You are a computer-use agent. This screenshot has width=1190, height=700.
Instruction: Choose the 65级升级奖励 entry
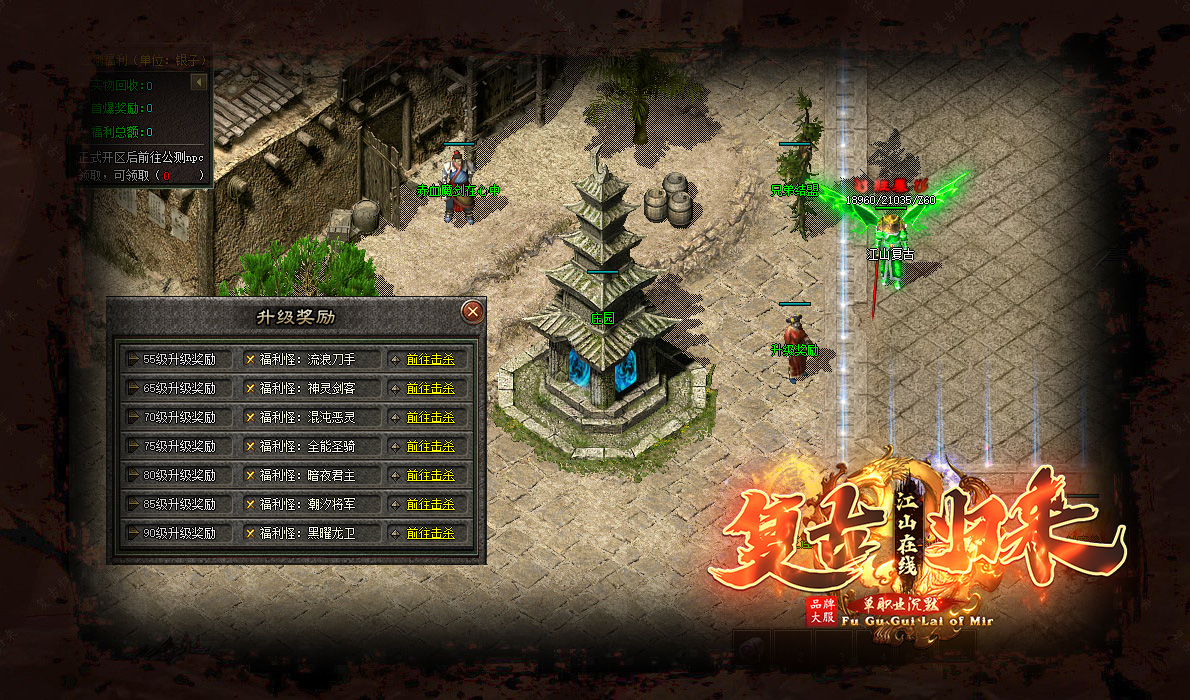179,388
